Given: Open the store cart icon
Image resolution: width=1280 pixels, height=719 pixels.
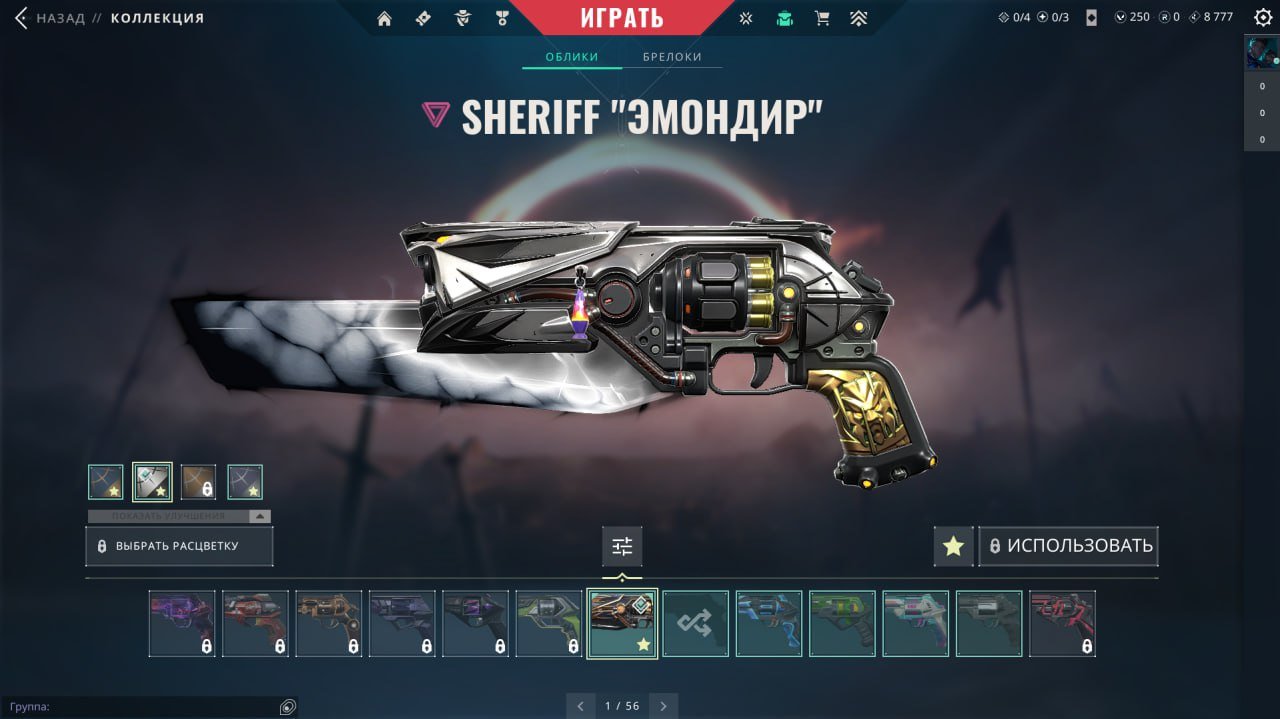Looking at the screenshot, I should pos(822,18).
